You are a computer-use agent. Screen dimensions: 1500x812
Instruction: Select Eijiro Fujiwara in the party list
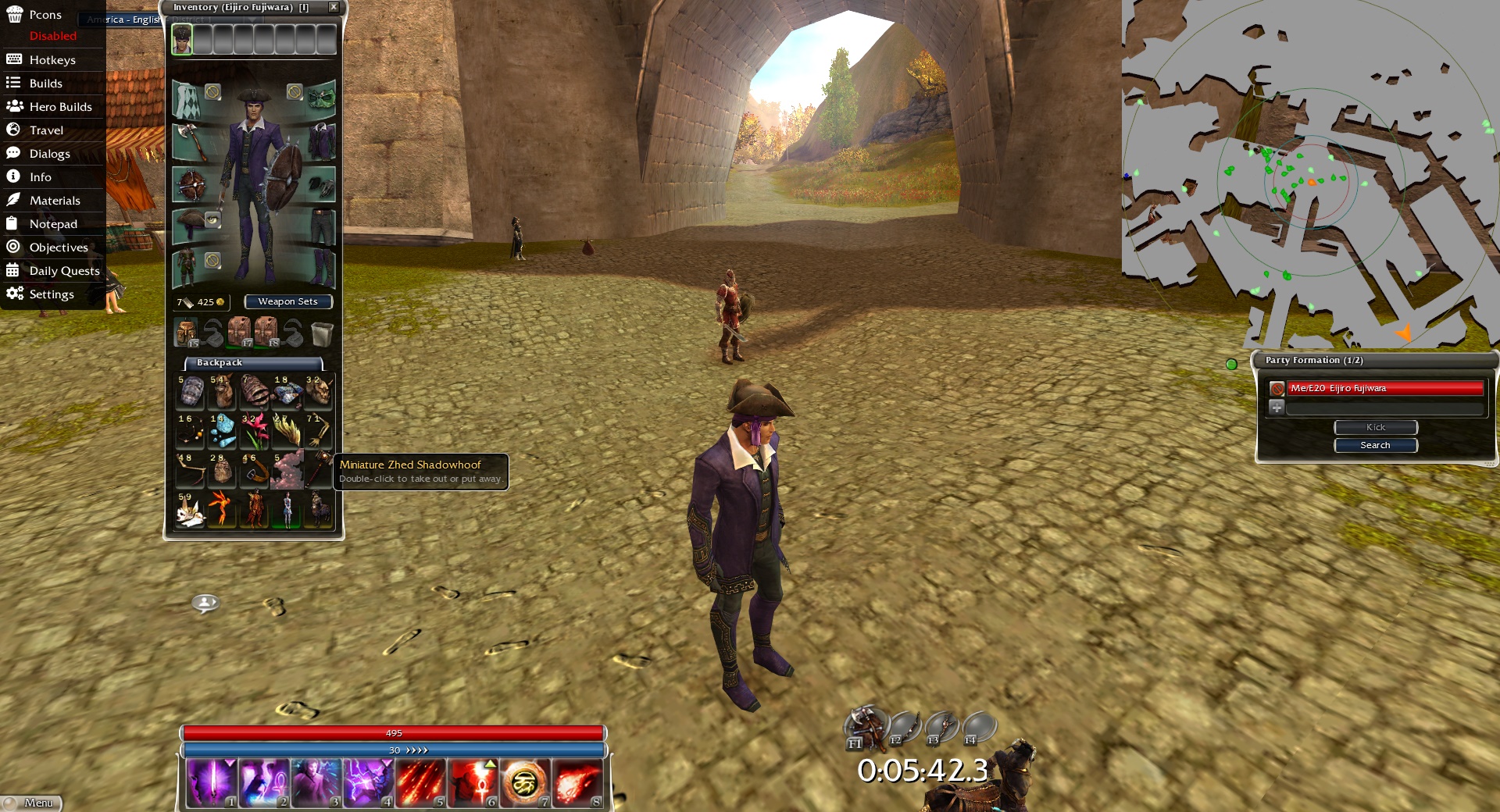(x=1384, y=388)
